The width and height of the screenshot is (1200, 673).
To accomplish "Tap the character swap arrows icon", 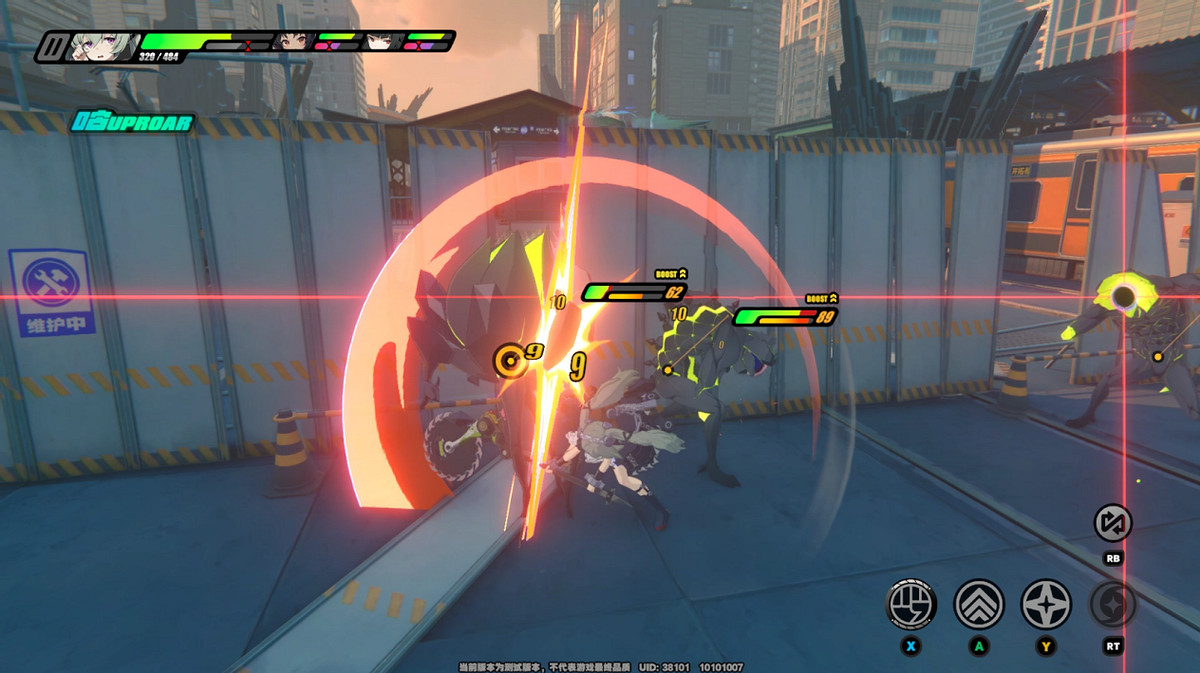I will pos(1112,522).
